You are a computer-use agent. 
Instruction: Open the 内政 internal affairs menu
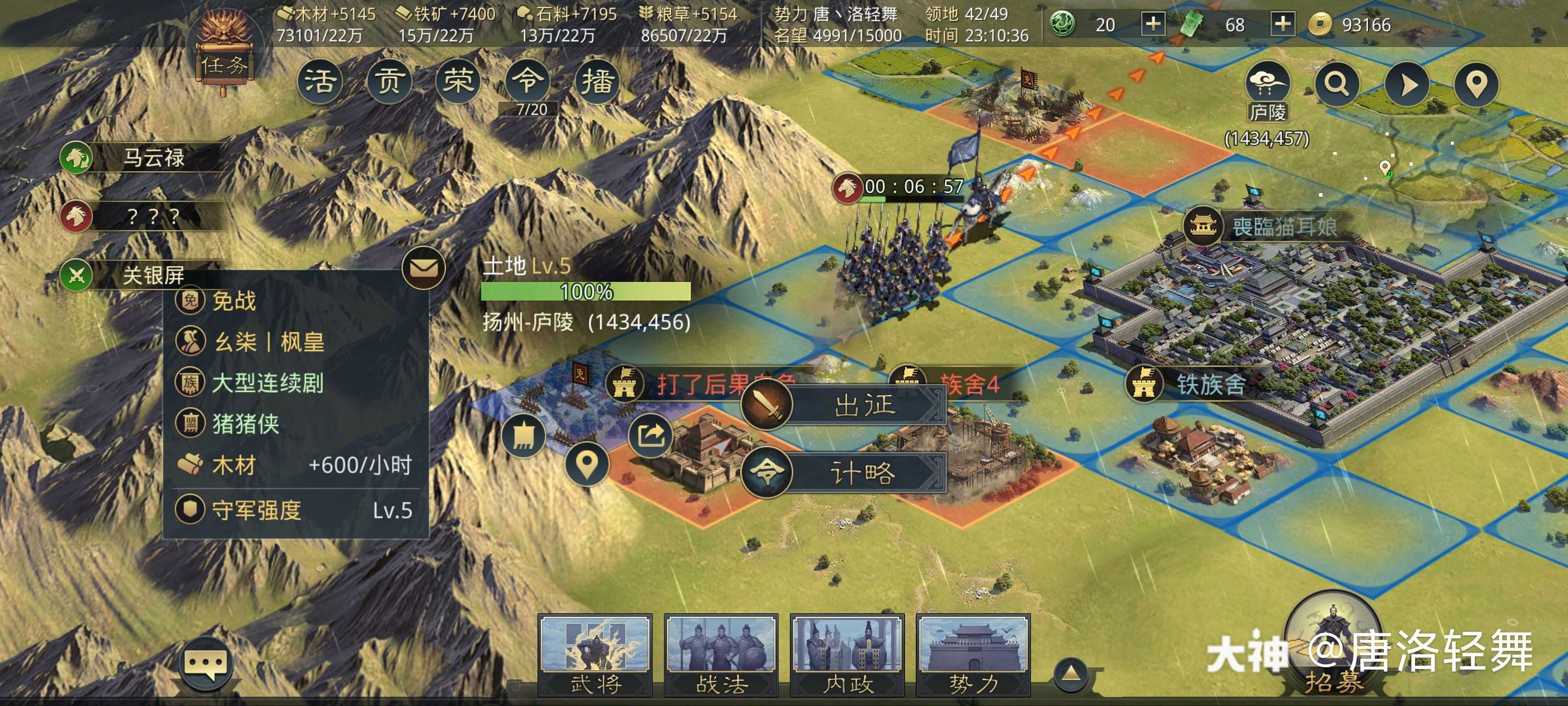pyautogui.click(x=847, y=656)
